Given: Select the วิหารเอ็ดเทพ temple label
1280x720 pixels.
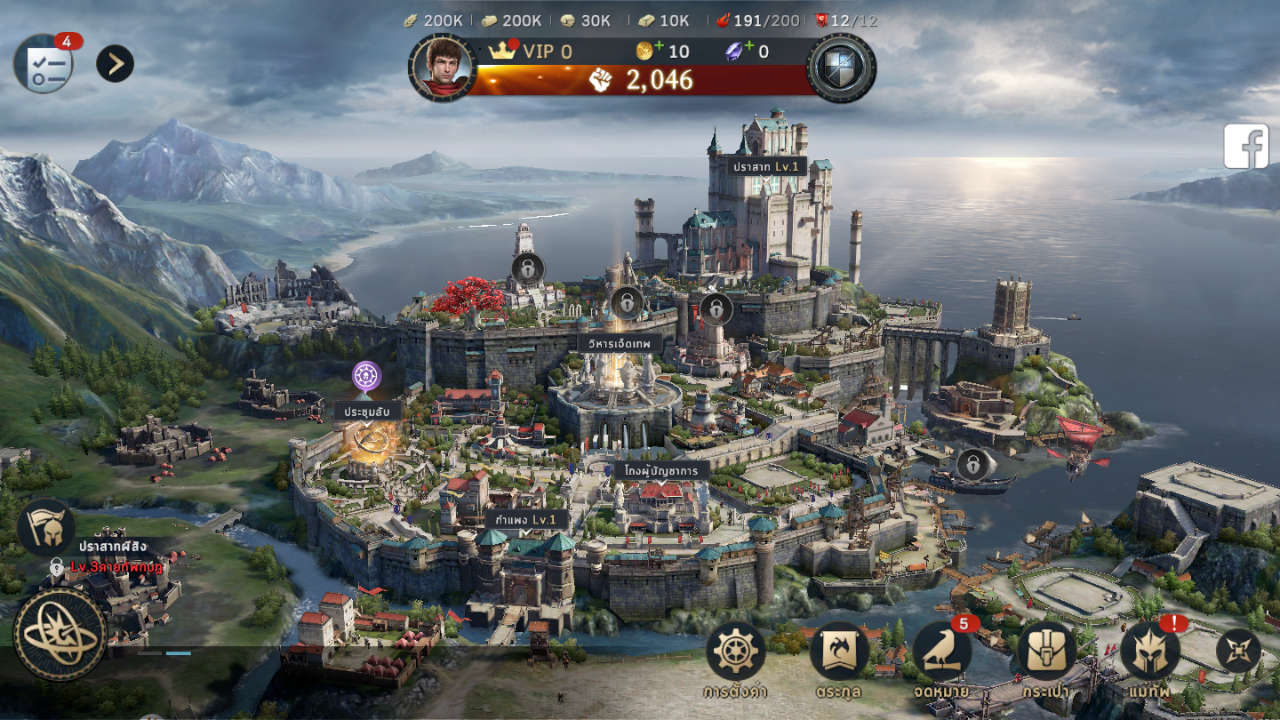Looking at the screenshot, I should (x=620, y=343).
